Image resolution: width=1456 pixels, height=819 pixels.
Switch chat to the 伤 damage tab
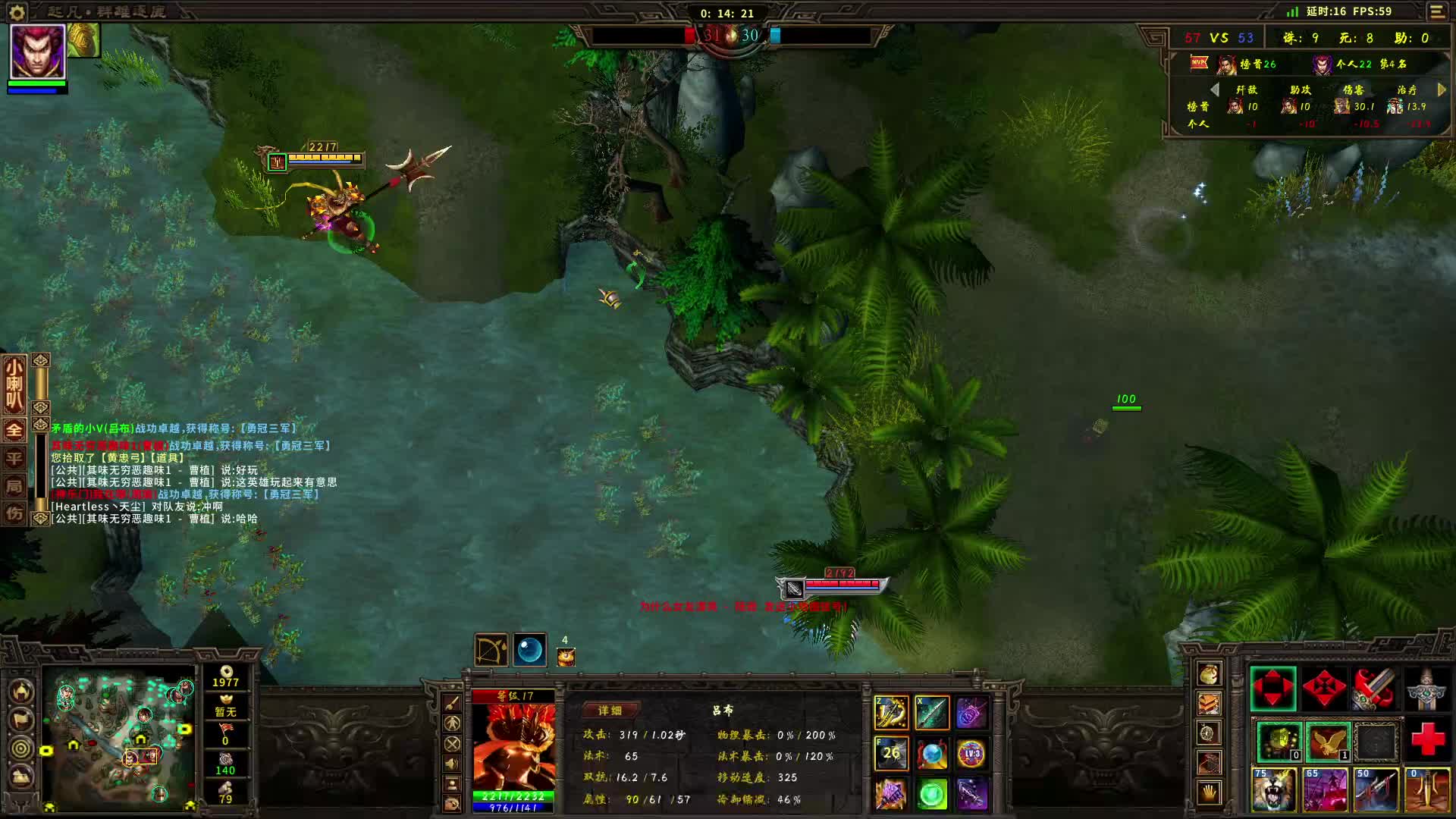click(14, 513)
